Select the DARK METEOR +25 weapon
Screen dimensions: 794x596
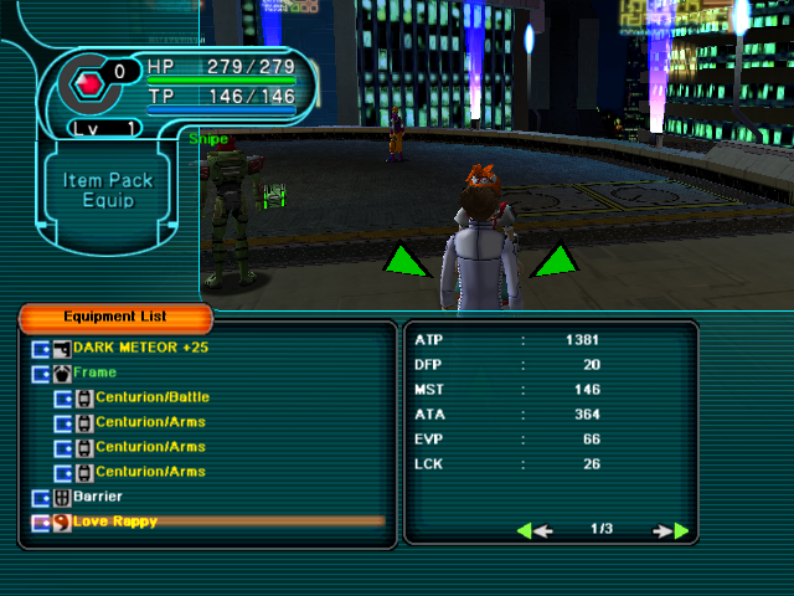140,348
